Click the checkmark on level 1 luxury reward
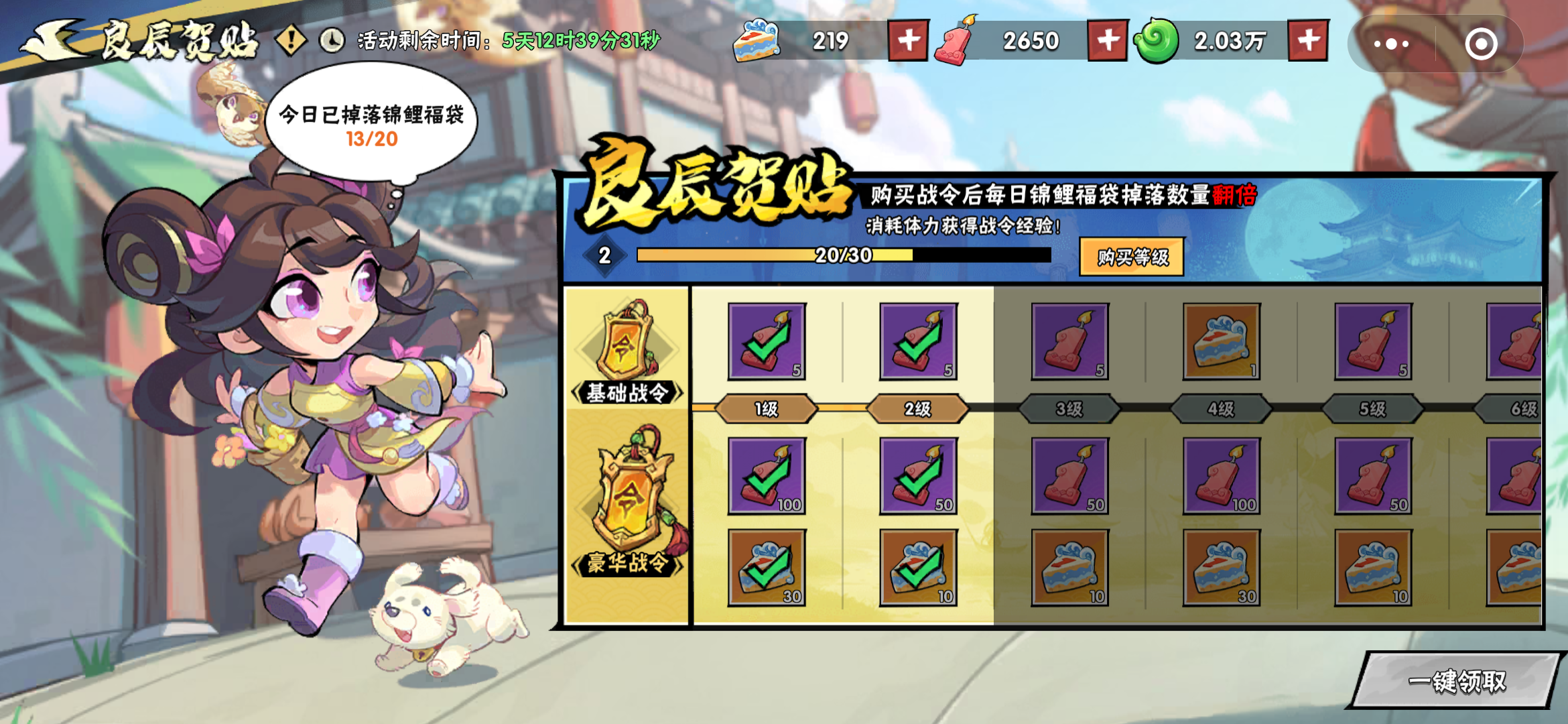The height and width of the screenshot is (724, 1568). tap(765, 476)
